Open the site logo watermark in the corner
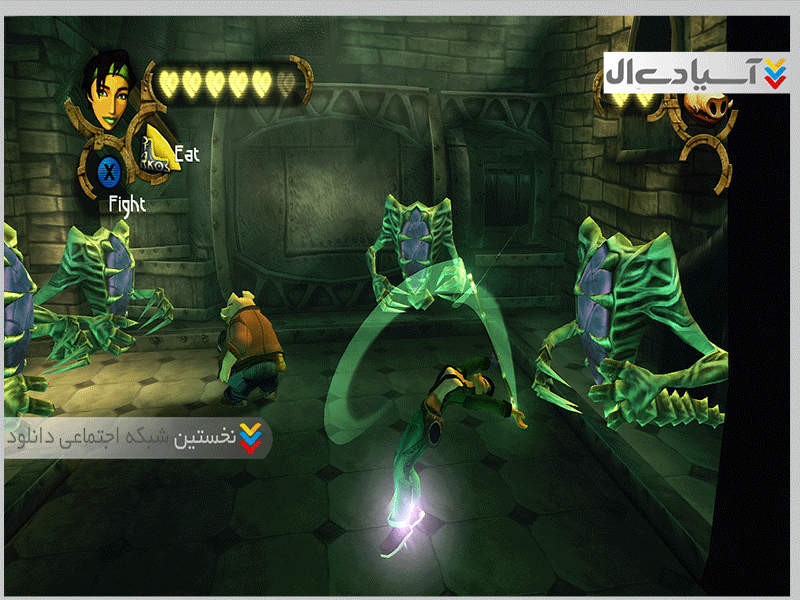Image resolution: width=800 pixels, height=600 pixels. (x=696, y=72)
